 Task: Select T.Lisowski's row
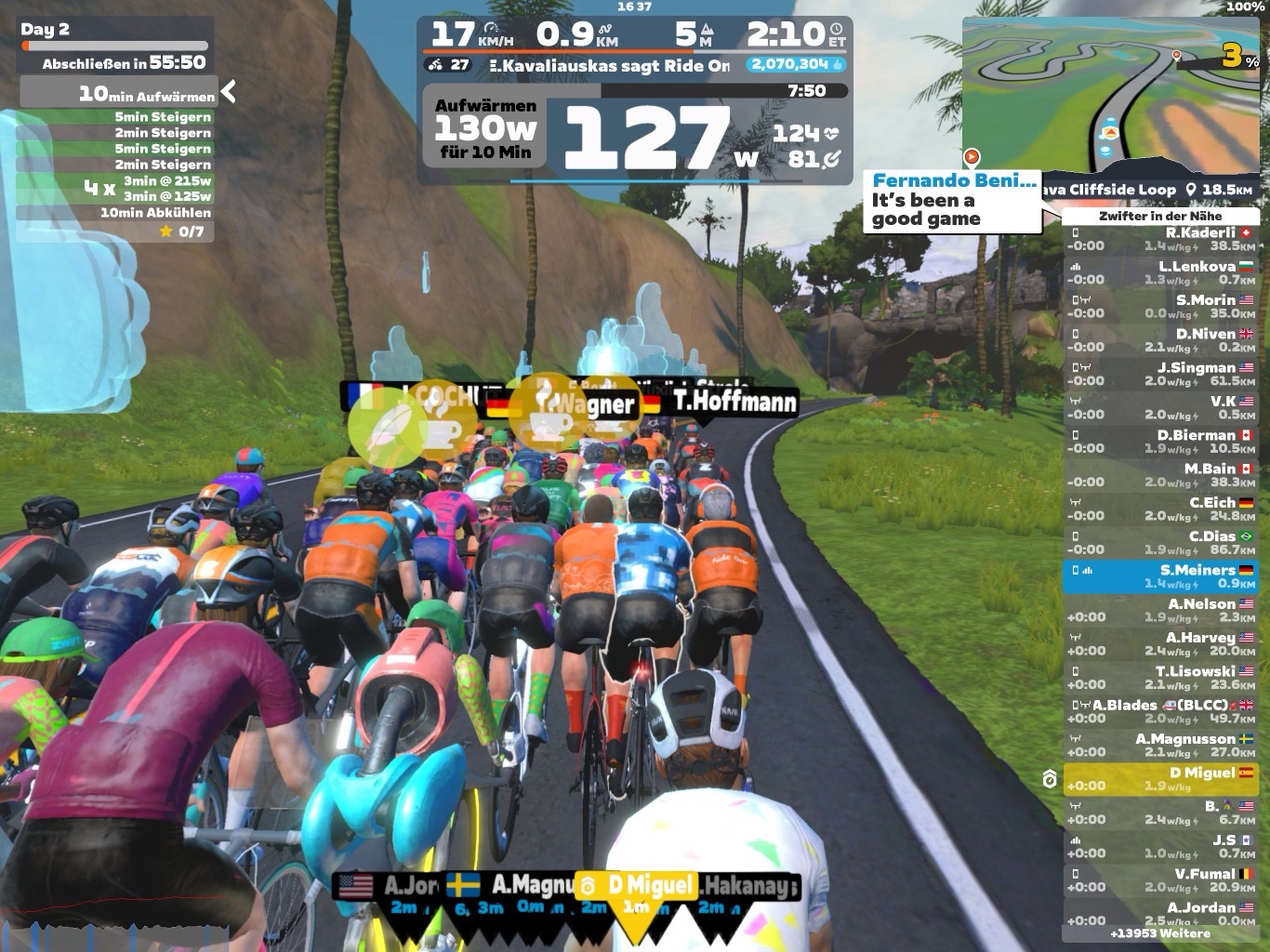(x=1160, y=678)
